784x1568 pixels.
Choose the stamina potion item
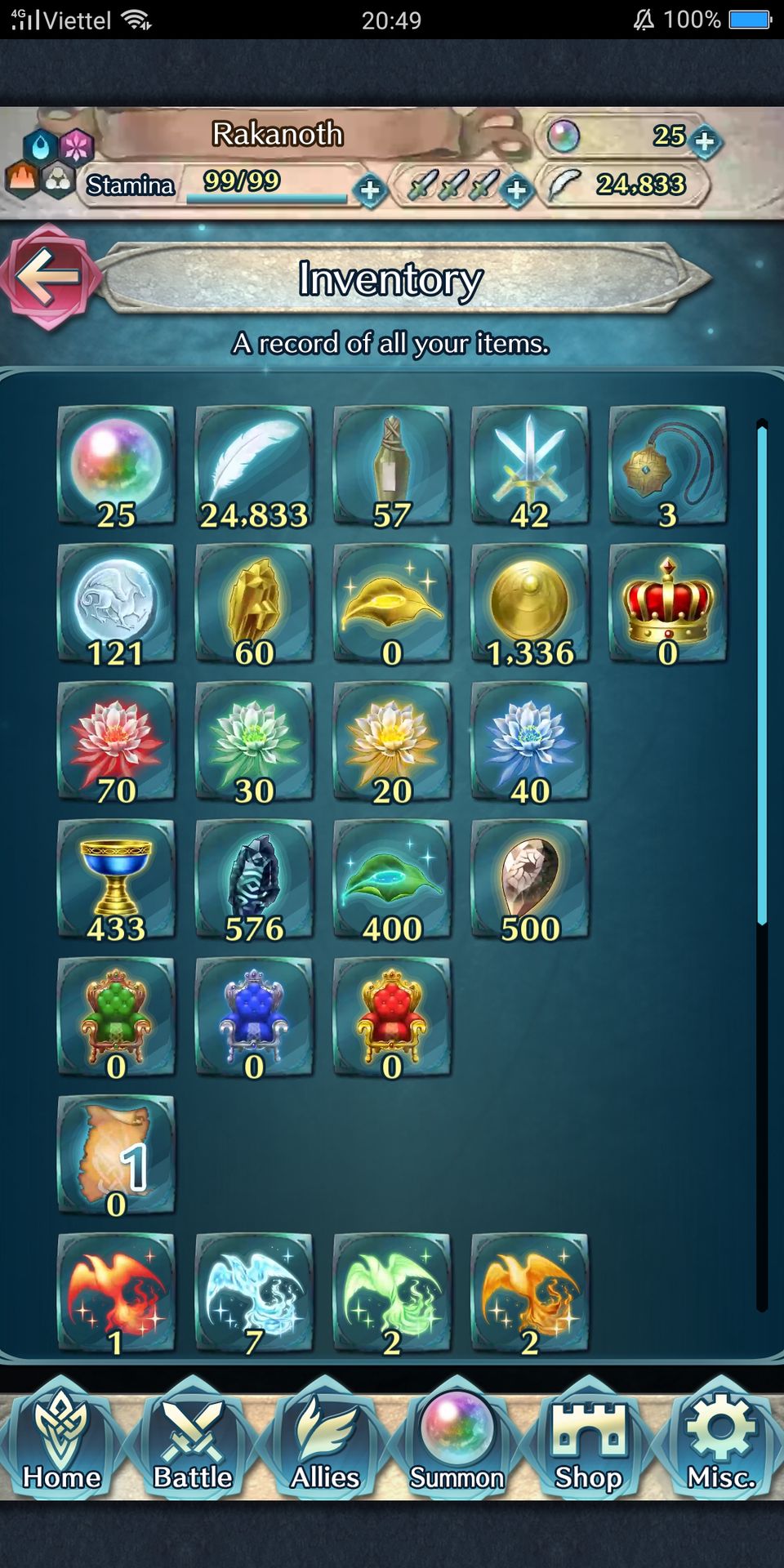coord(392,465)
